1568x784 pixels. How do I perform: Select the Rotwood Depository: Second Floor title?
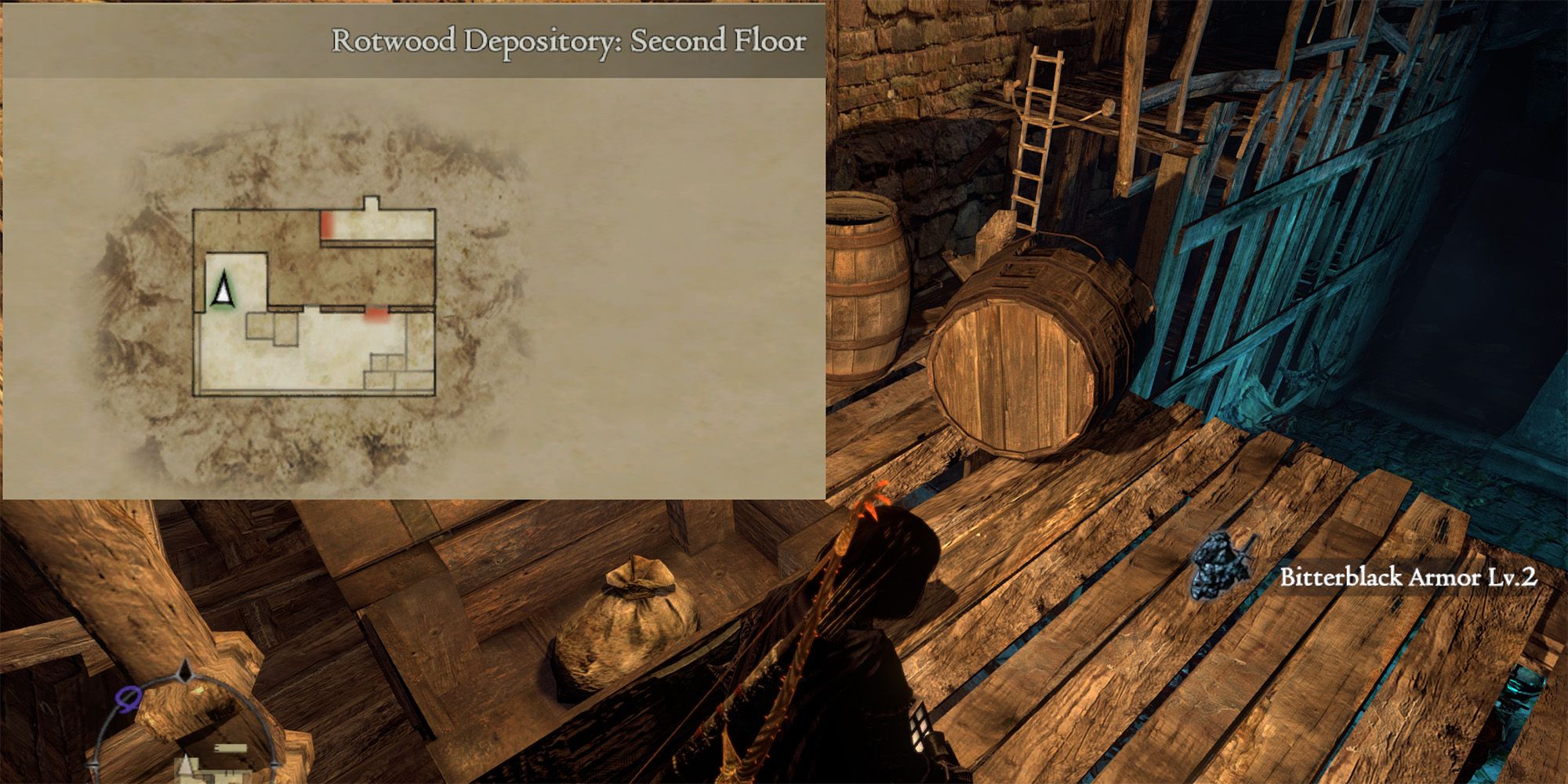pyautogui.click(x=570, y=43)
